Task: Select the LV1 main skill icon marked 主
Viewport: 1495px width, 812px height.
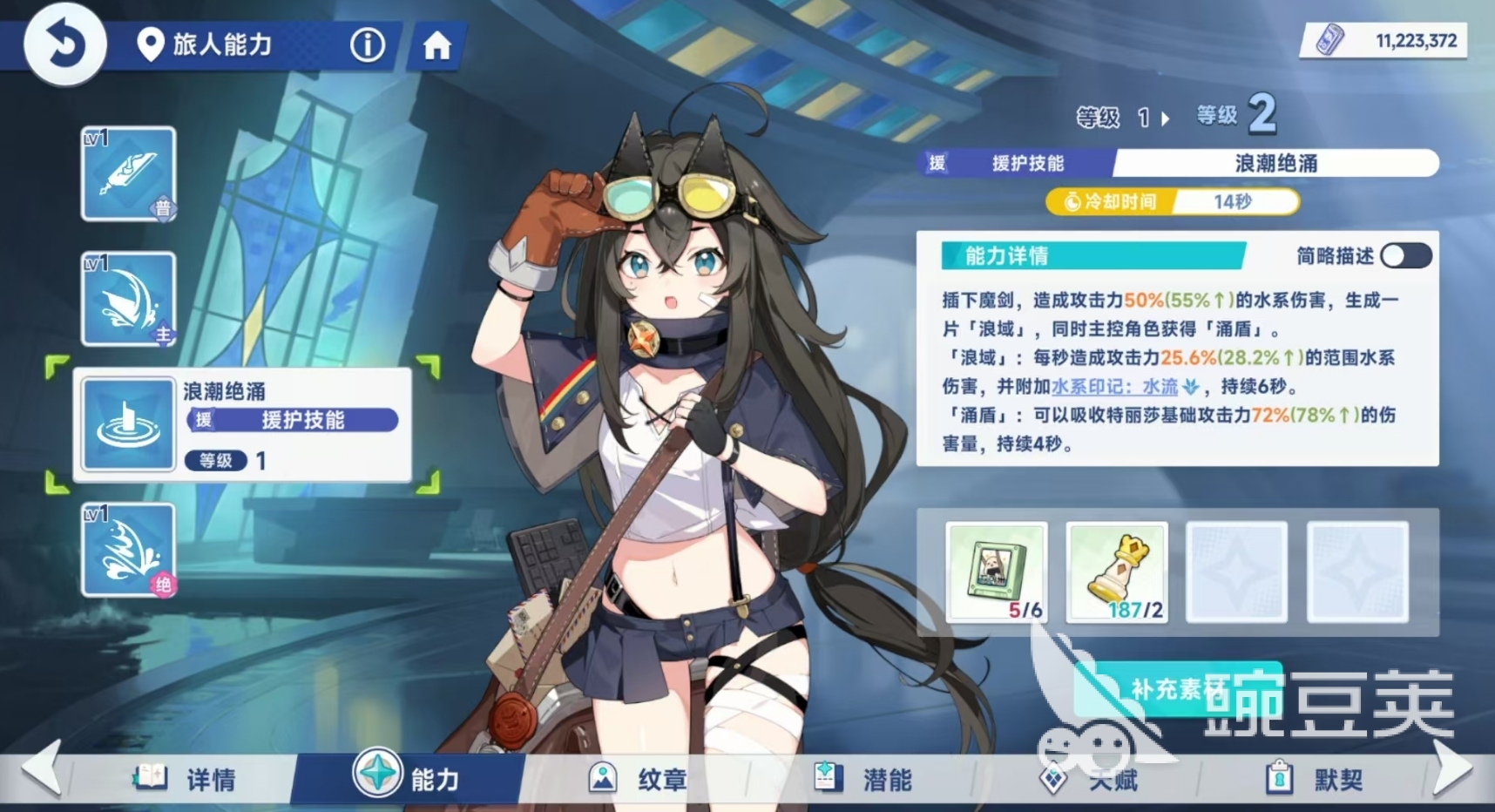Action: 128,299
